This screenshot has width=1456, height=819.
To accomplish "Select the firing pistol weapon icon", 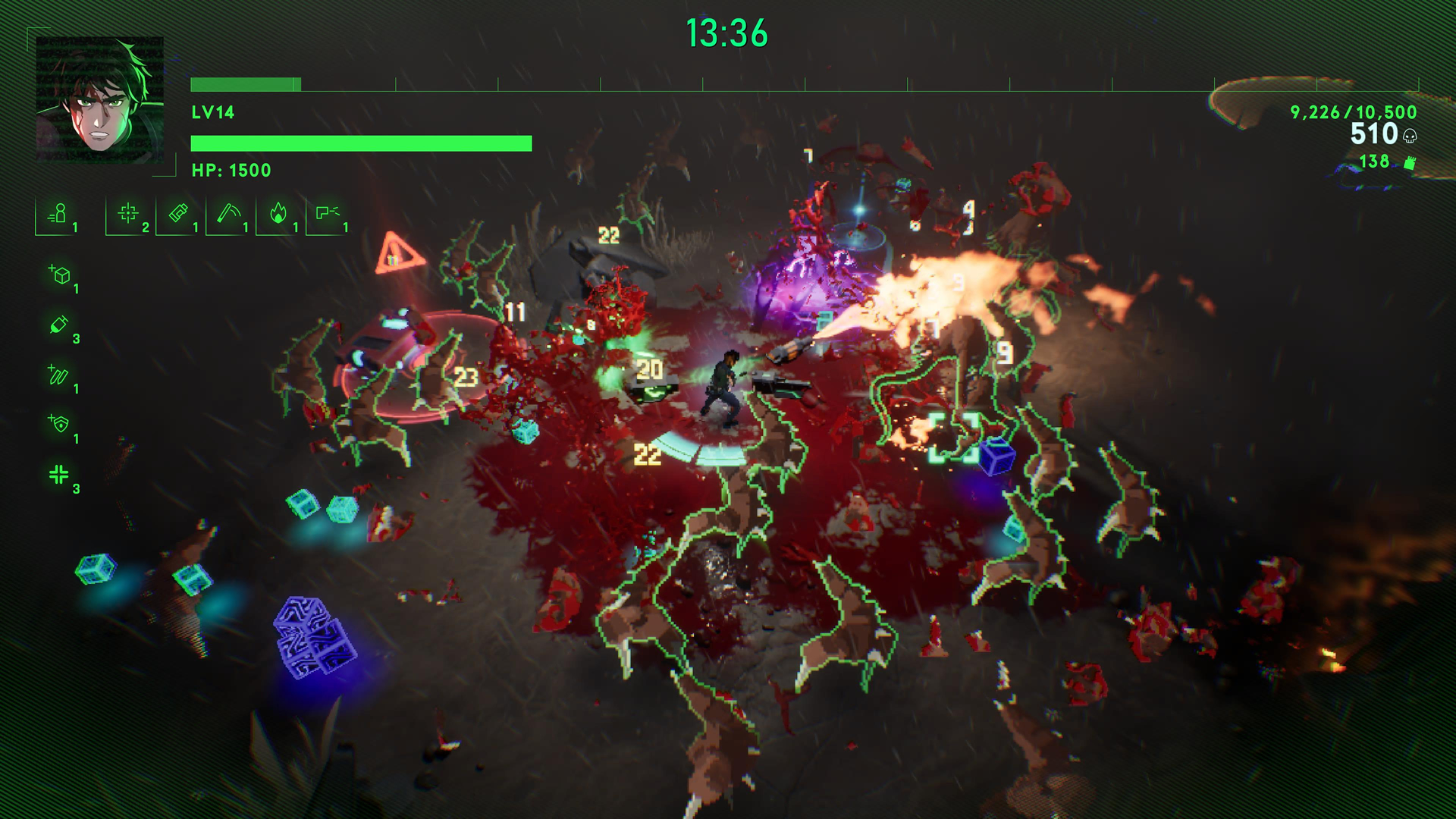I will point(328,215).
